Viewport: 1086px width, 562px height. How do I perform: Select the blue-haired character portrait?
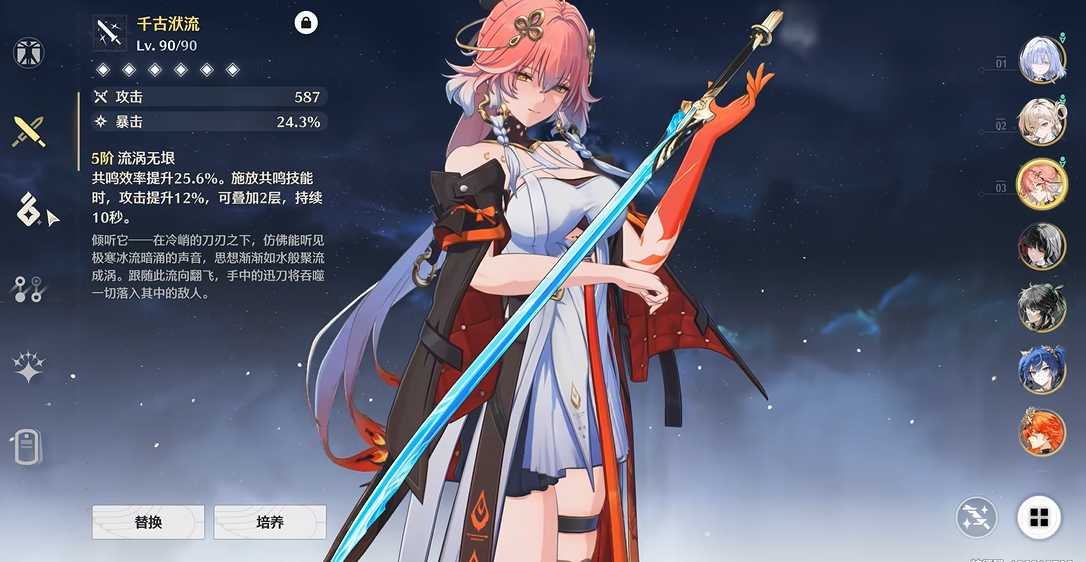(1042, 370)
